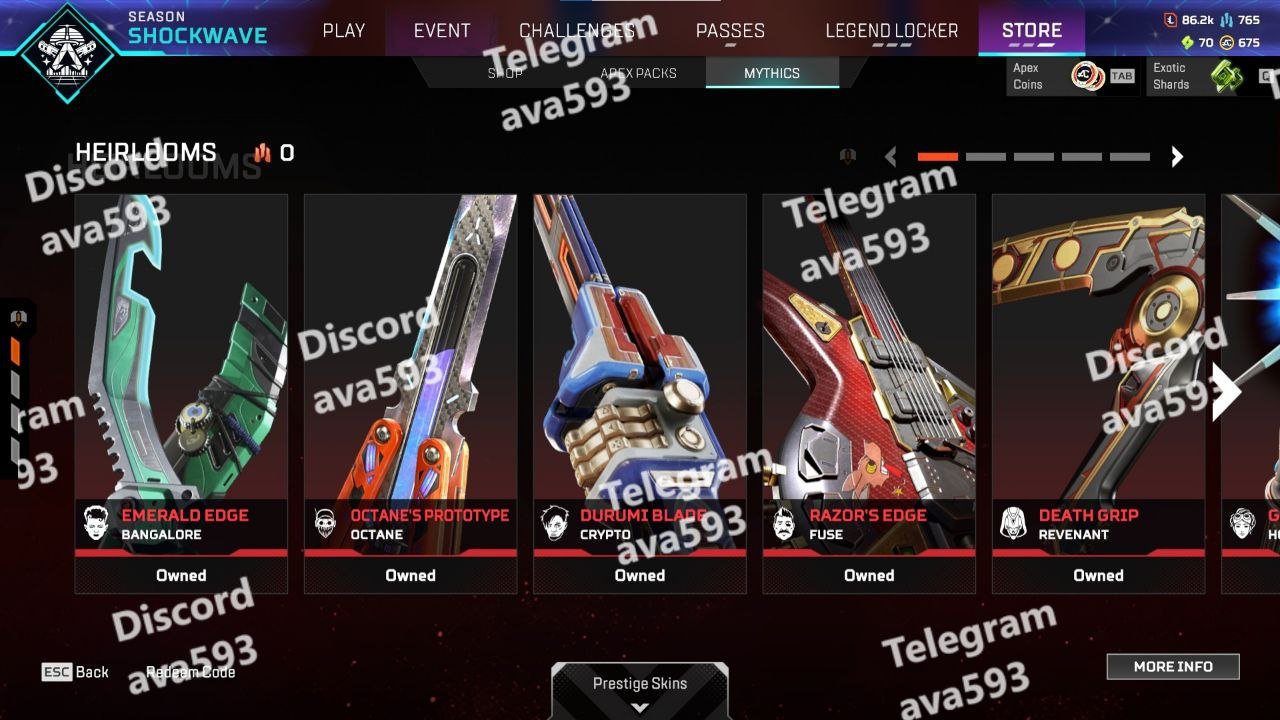Switch to the Apex Packs sub-tab
Image resolution: width=1280 pixels, height=720 pixels.
638,73
